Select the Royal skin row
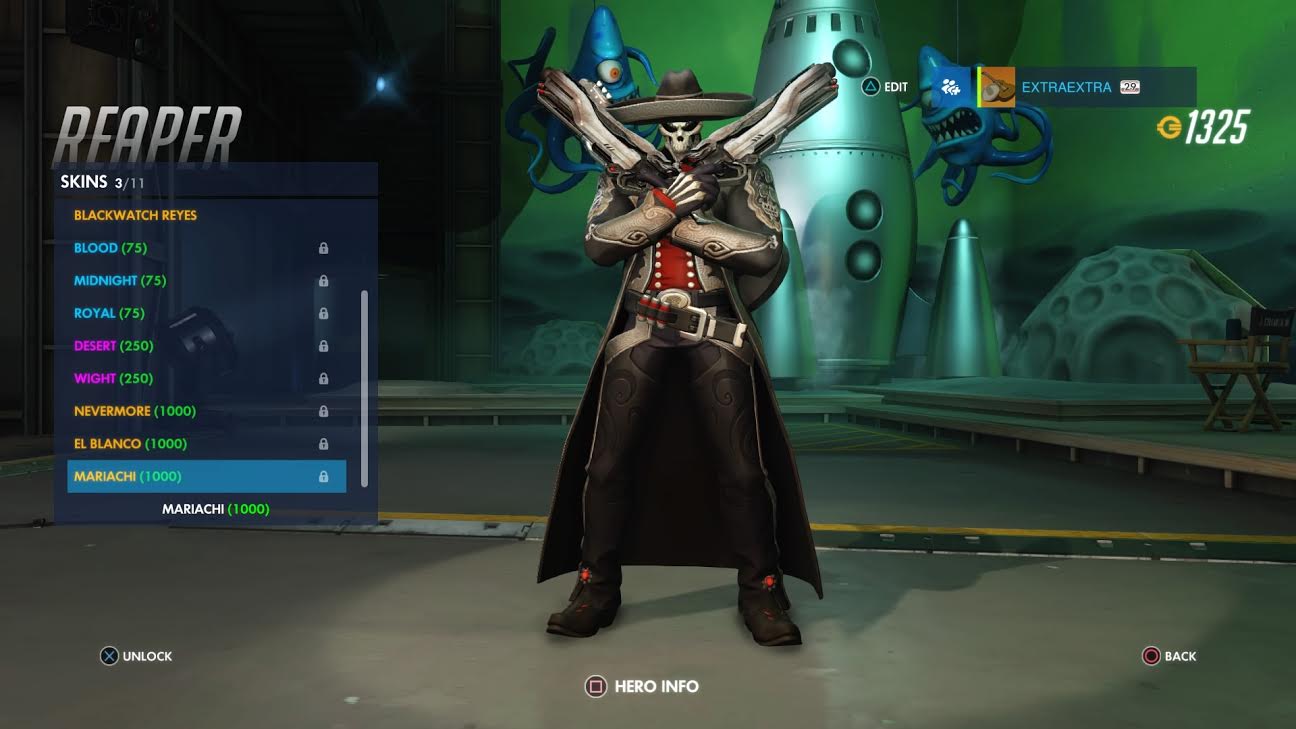 click(x=109, y=313)
